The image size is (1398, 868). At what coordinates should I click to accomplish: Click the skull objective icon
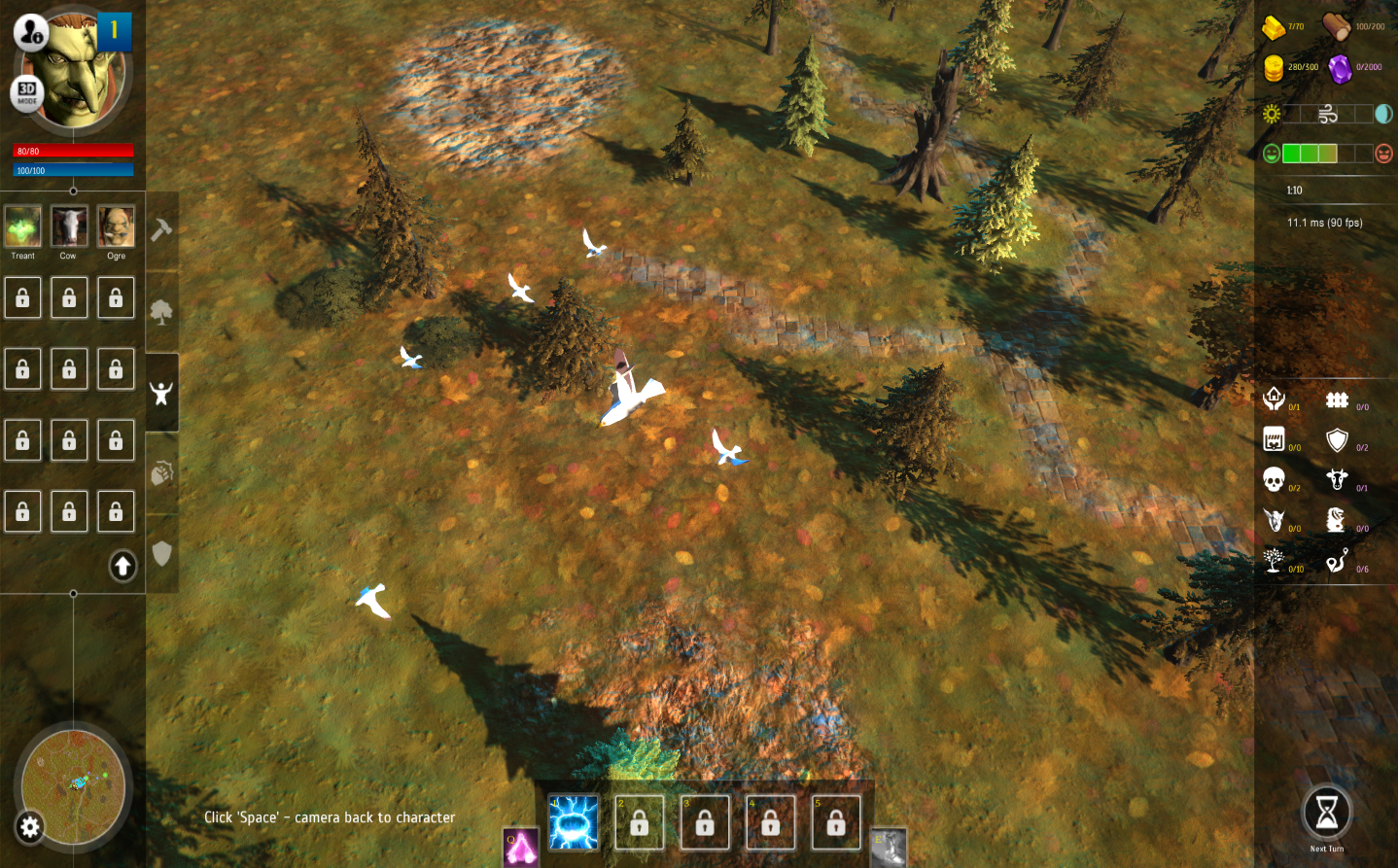pos(1274,479)
